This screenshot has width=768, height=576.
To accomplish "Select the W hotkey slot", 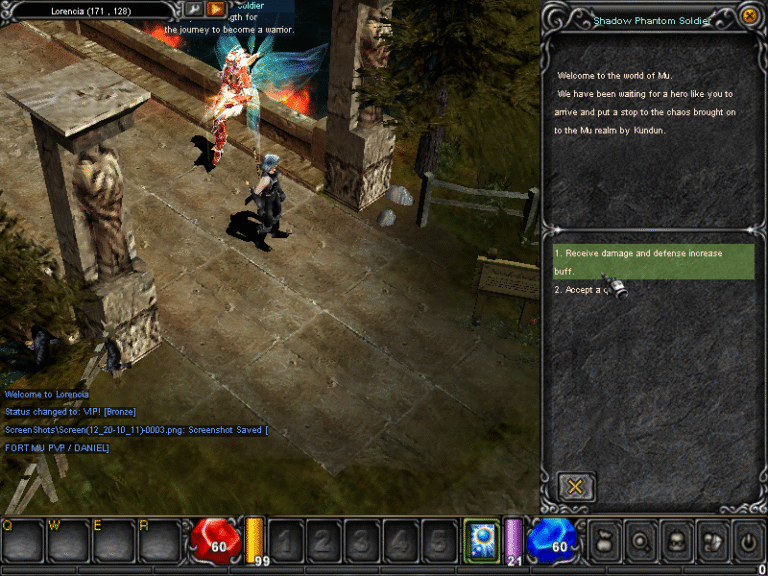I will [68, 540].
